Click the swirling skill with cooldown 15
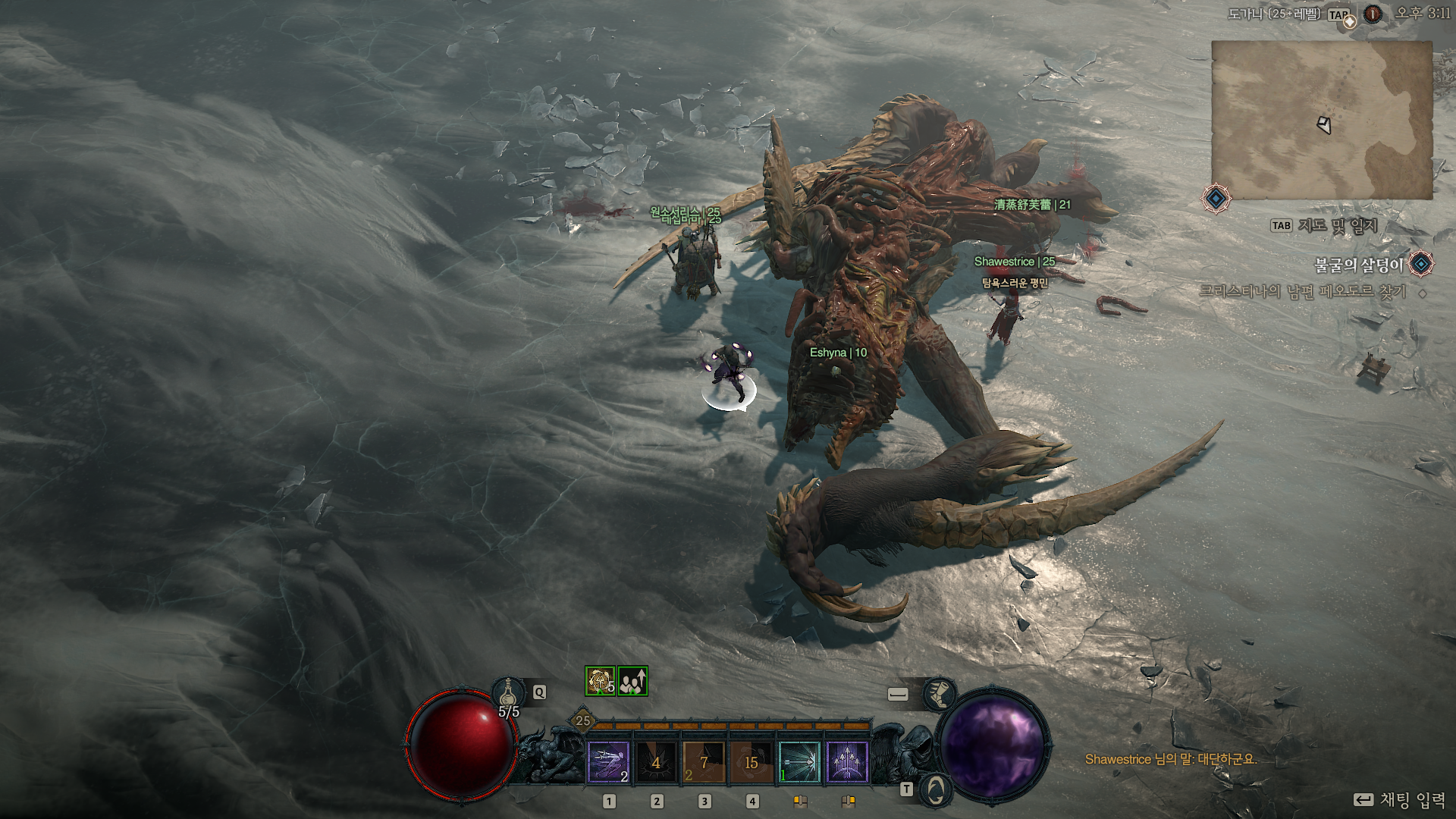Viewport: 1456px width, 819px height. coord(752,761)
